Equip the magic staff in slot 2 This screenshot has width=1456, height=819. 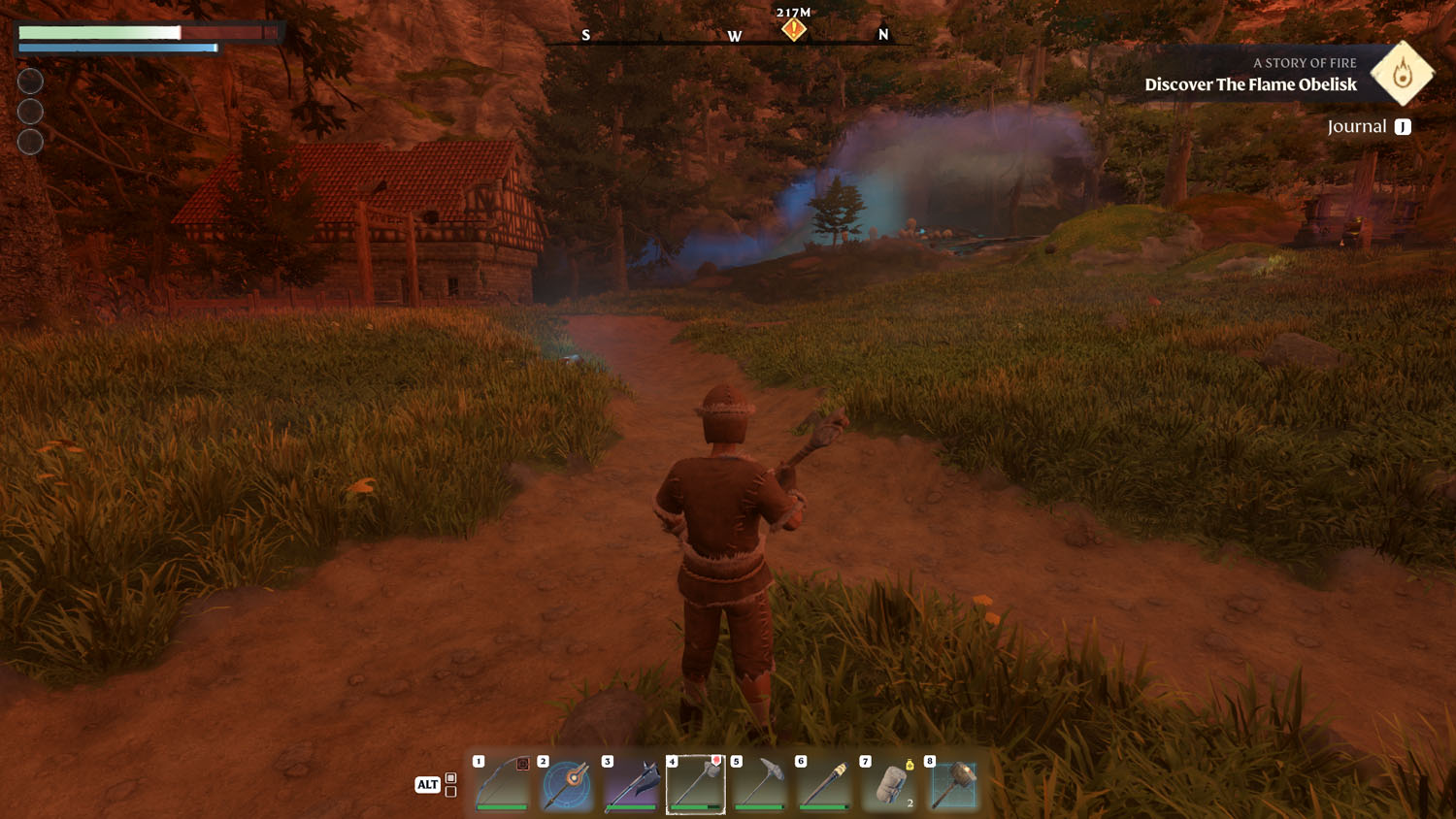coord(567,784)
